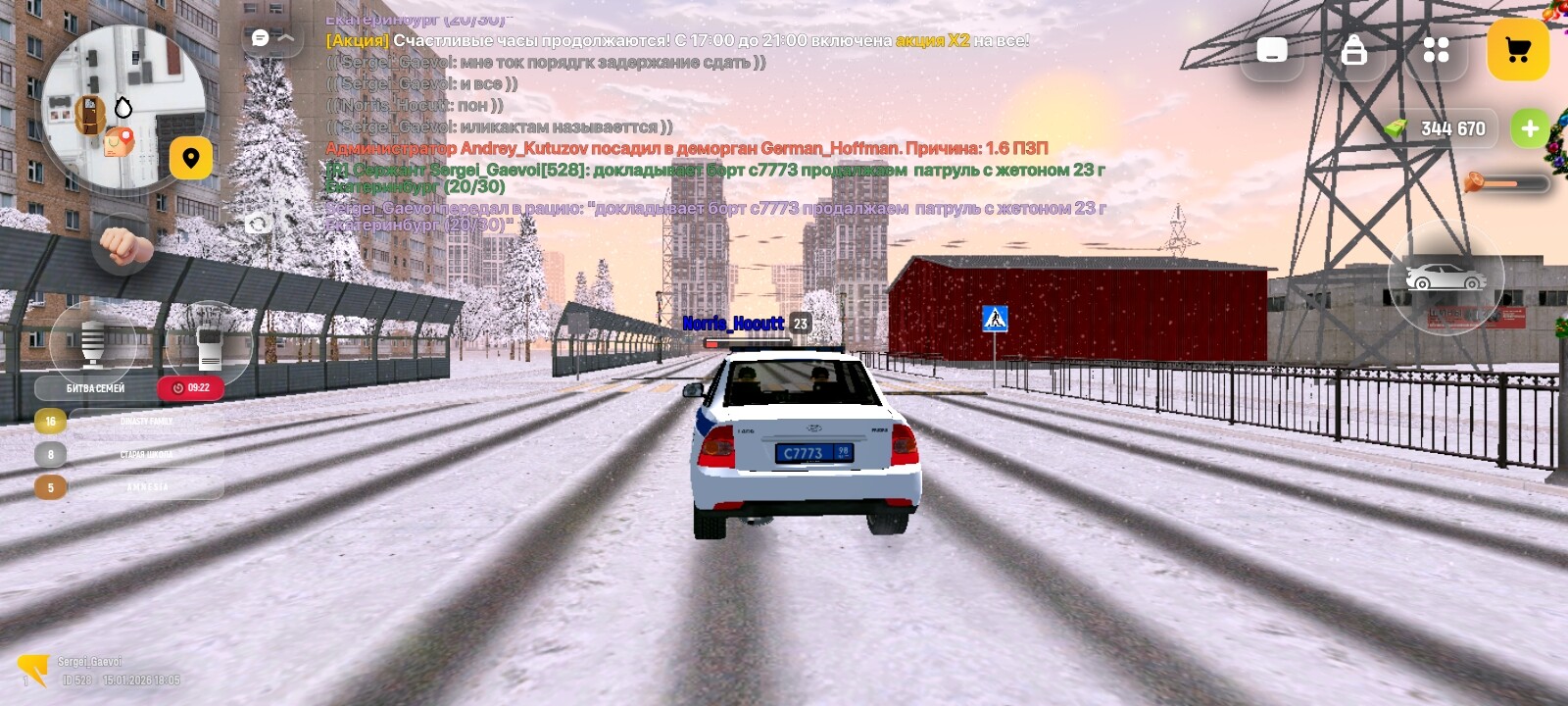The height and width of the screenshot is (706, 1568).
Task: Add money with the green plus button
Action: (1529, 128)
